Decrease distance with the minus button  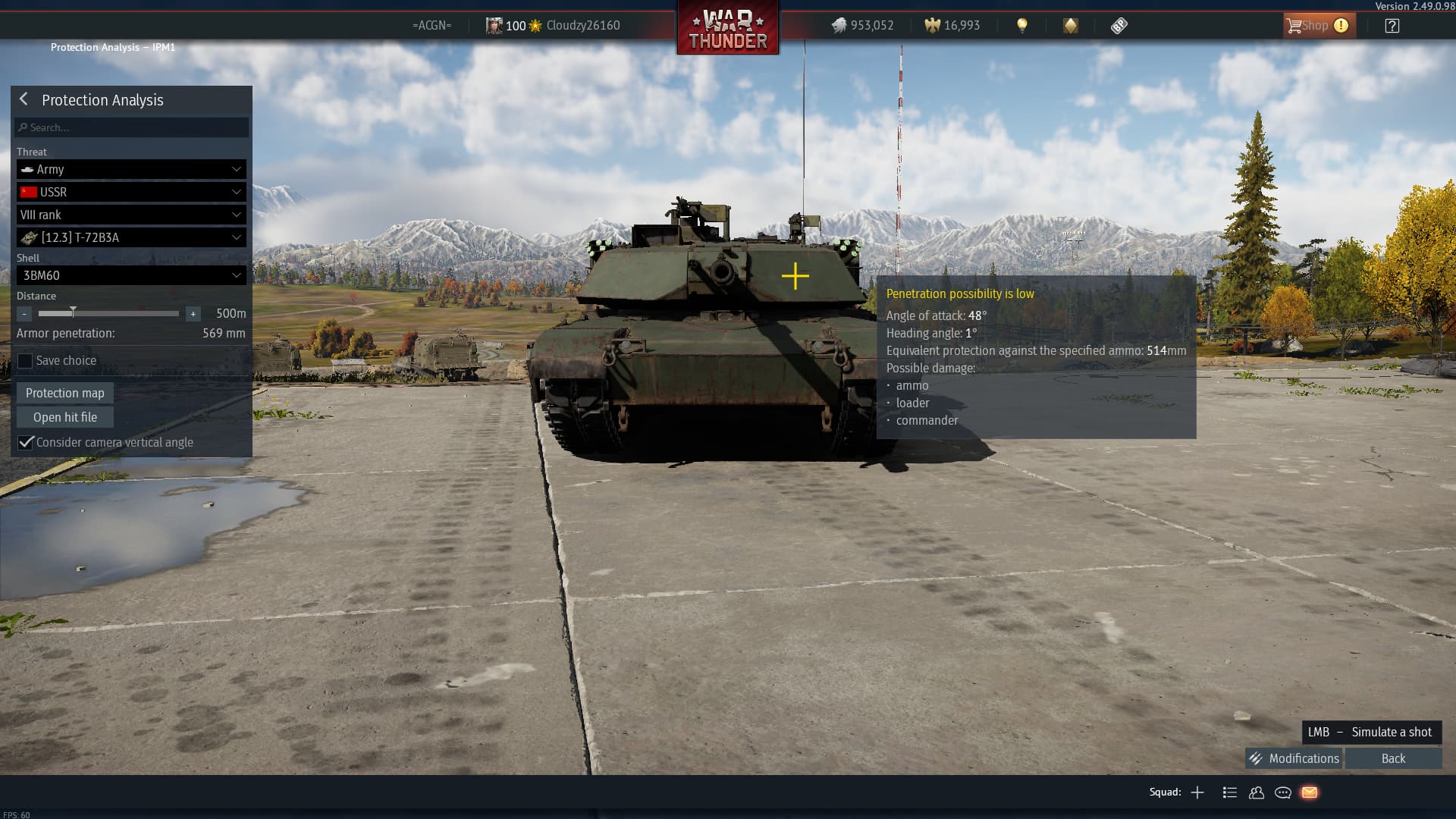click(24, 314)
